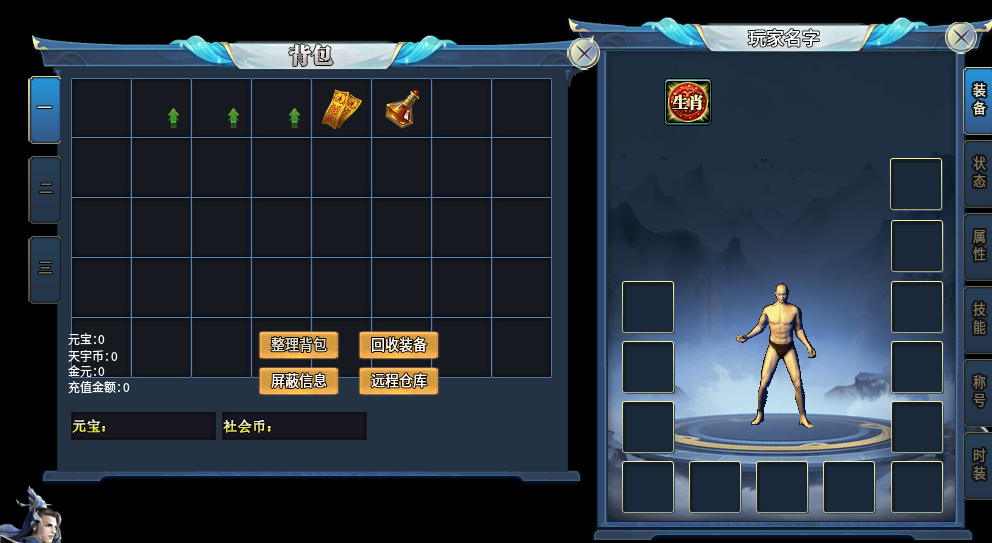Click the 社会币 currency field
Screen dimensions: 992x543
[294, 426]
